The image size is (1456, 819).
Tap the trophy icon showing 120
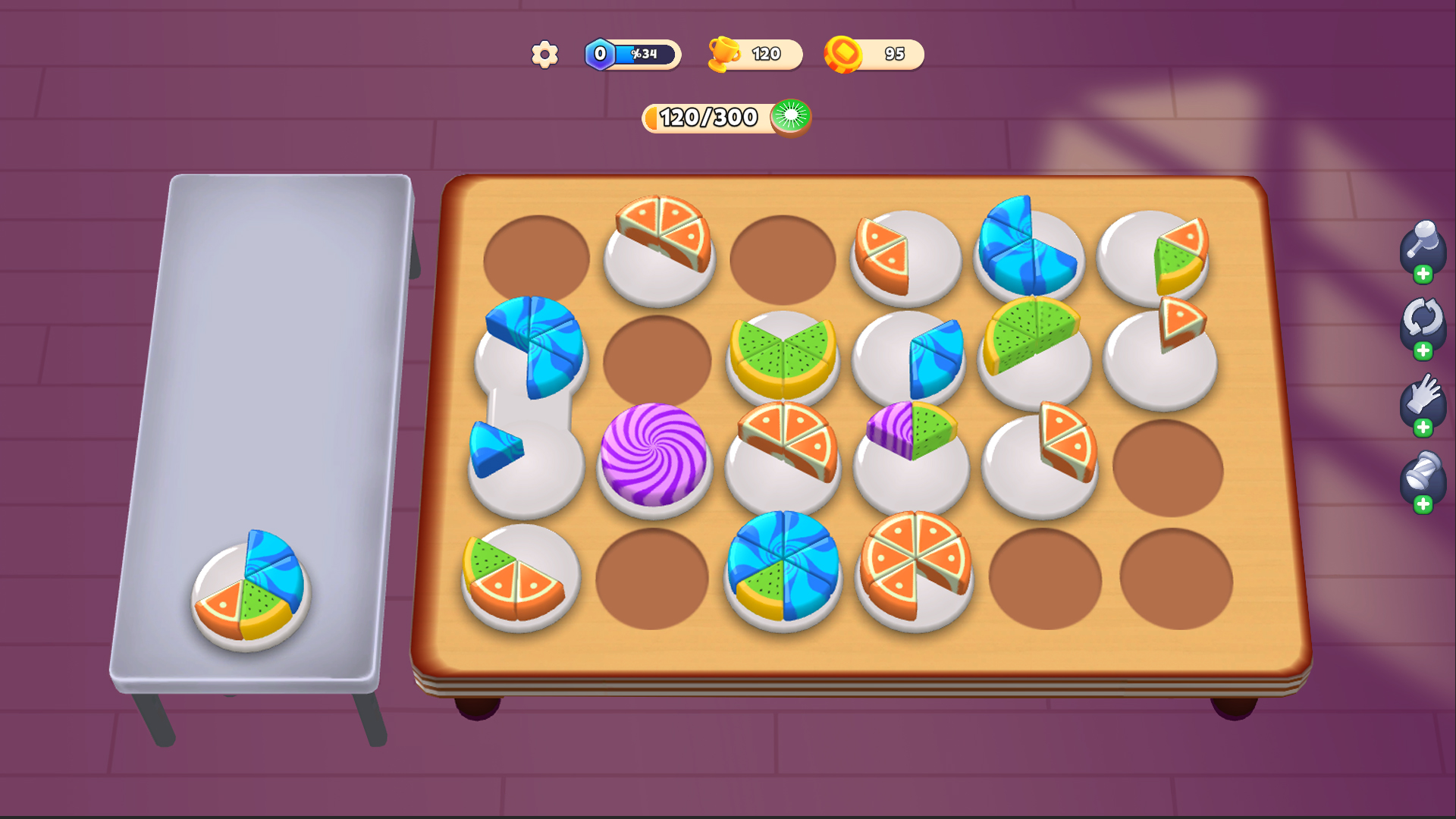pyautogui.click(x=725, y=53)
